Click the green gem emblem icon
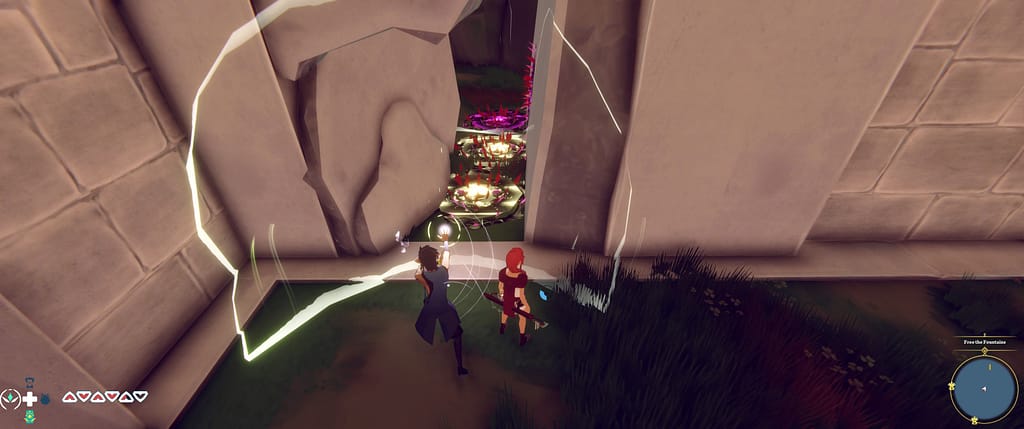This screenshot has width=1024, height=429. pos(11,397)
